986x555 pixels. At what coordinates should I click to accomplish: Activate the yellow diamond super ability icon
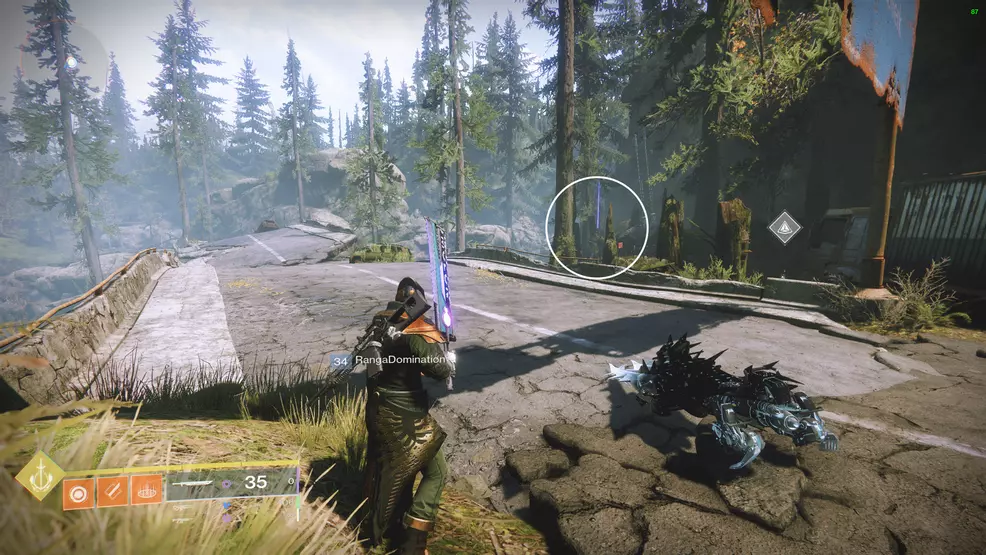pos(40,475)
